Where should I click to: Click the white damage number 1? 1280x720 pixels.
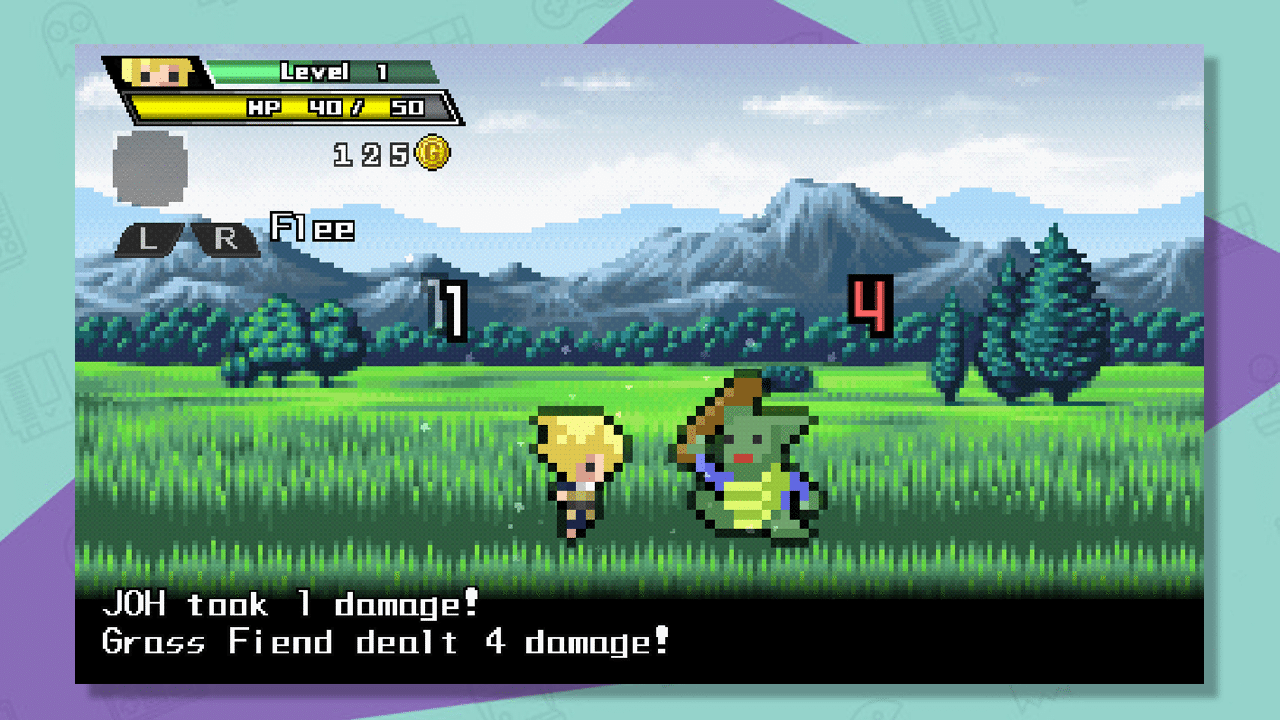point(452,308)
